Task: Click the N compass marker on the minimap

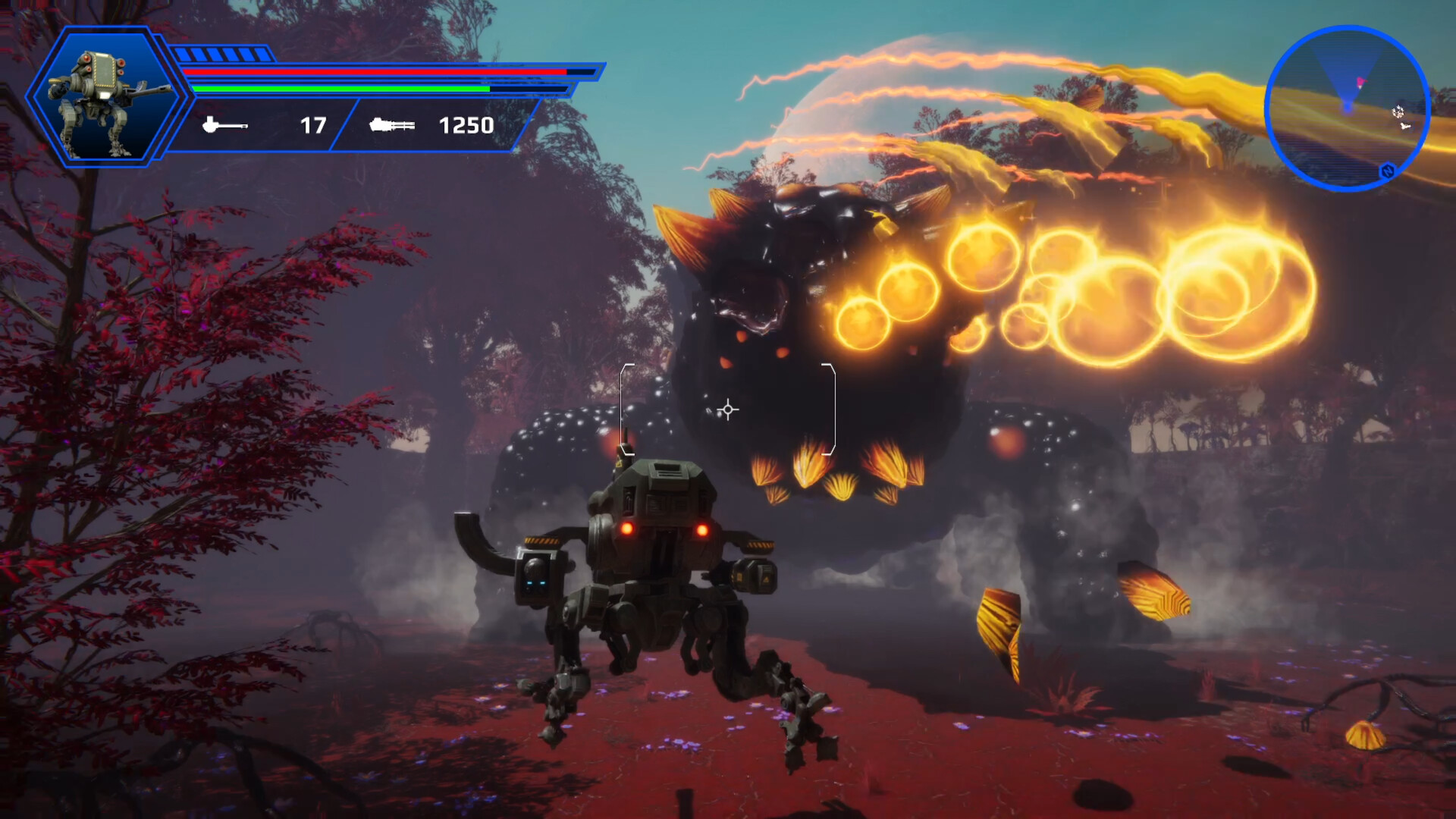Action: point(1389,169)
